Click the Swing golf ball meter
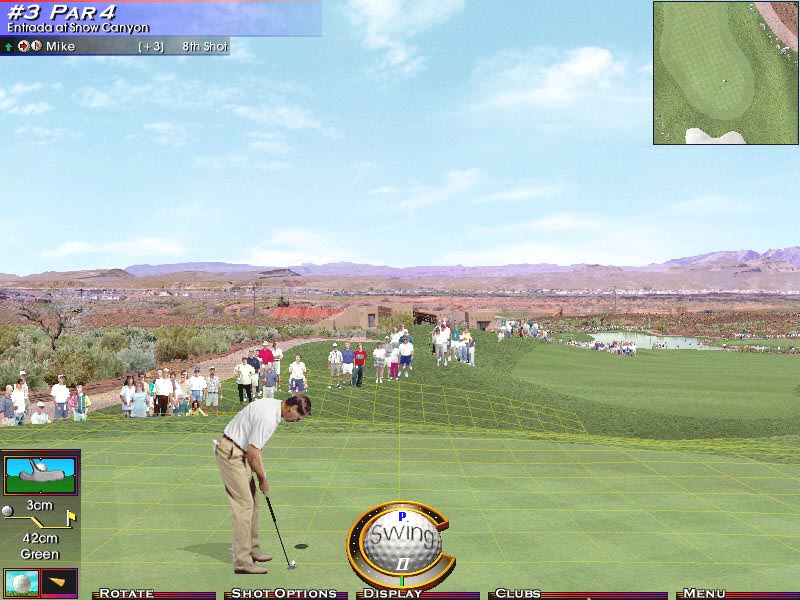Image resolution: width=800 pixels, height=600 pixels. (401, 541)
